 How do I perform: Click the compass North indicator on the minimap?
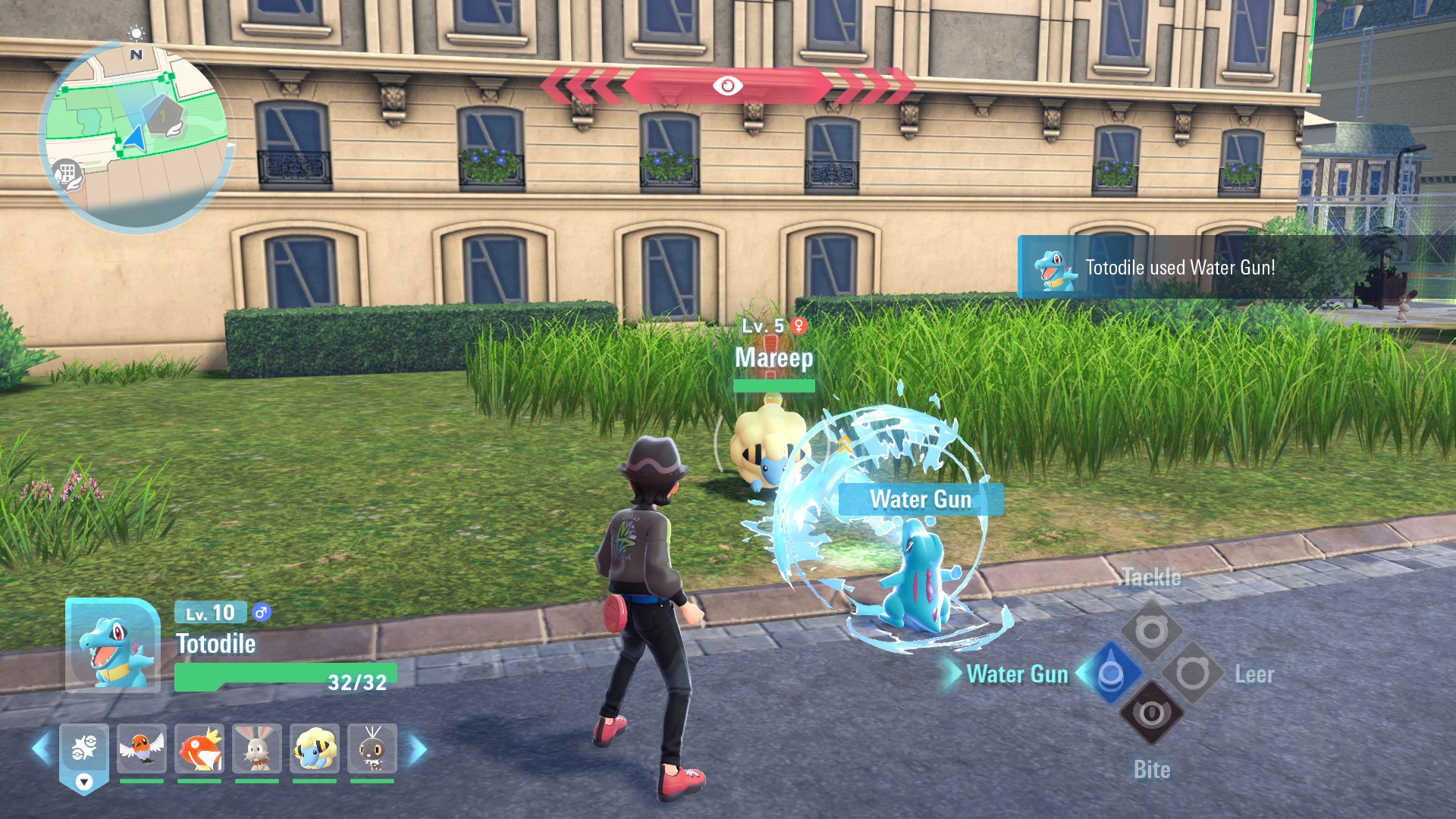135,54
